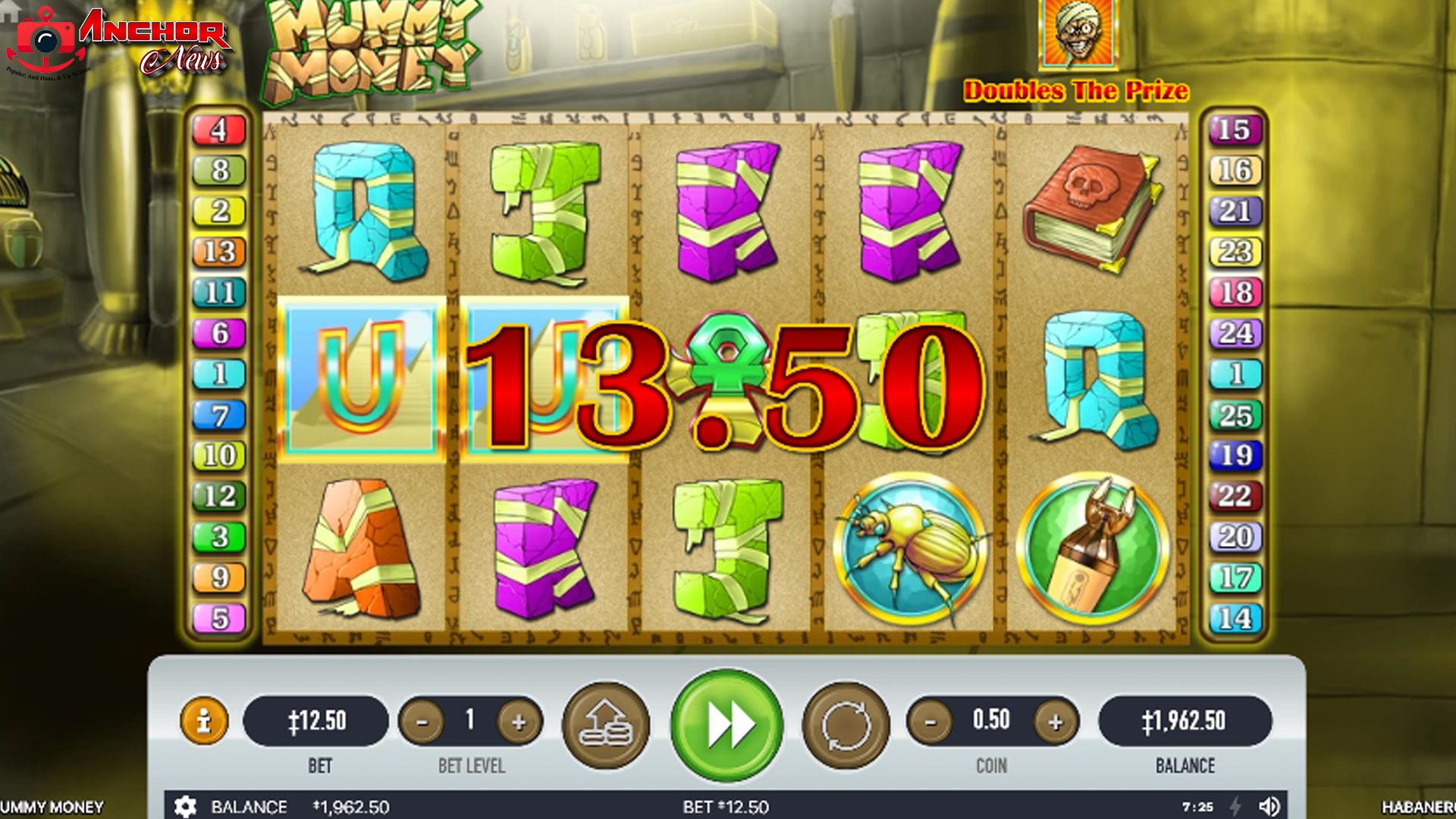Increase bet level with the plus button
This screenshot has width=1456, height=819.
pyautogui.click(x=519, y=723)
